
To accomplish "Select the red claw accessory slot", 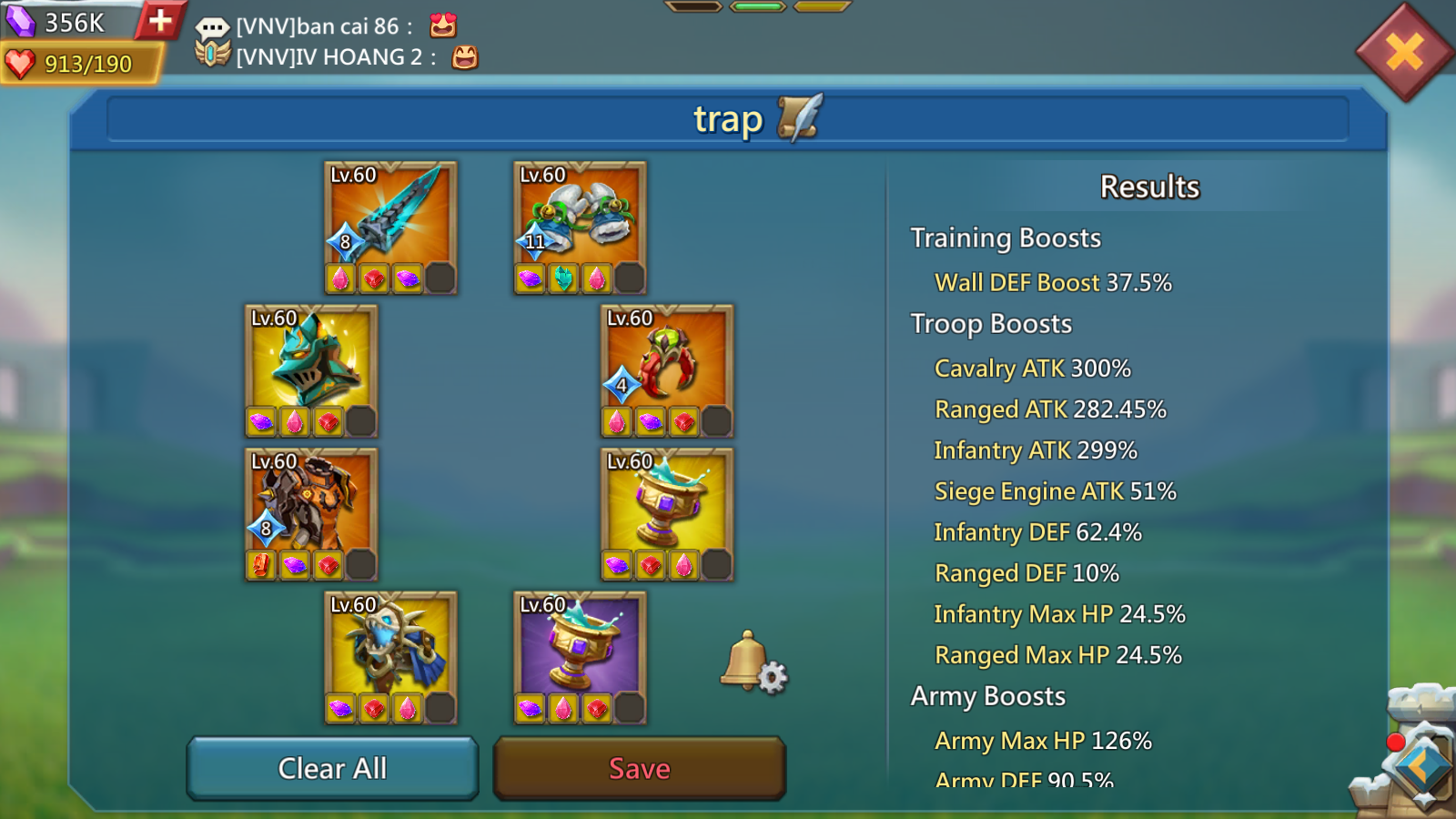I will click(667, 360).
